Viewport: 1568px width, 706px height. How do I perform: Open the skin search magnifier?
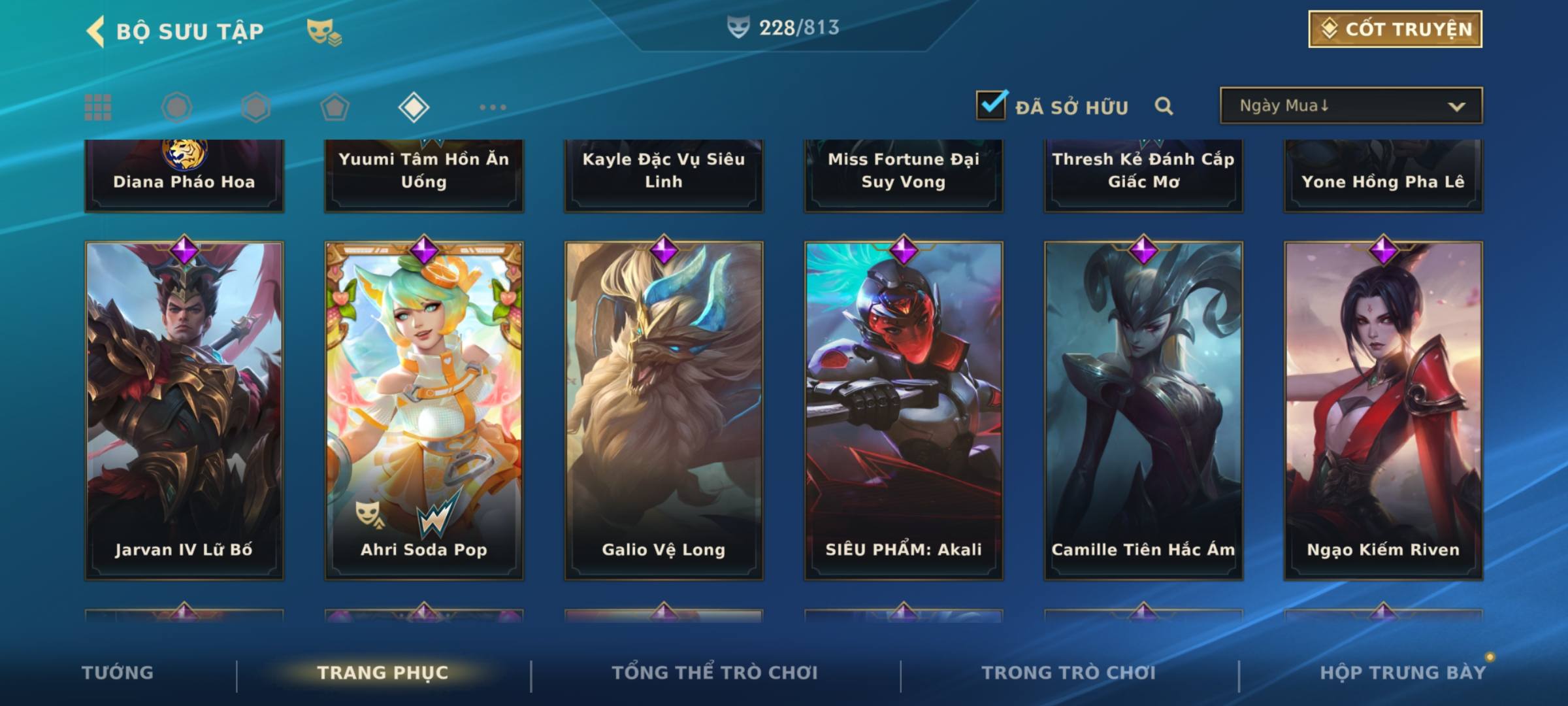click(1164, 106)
